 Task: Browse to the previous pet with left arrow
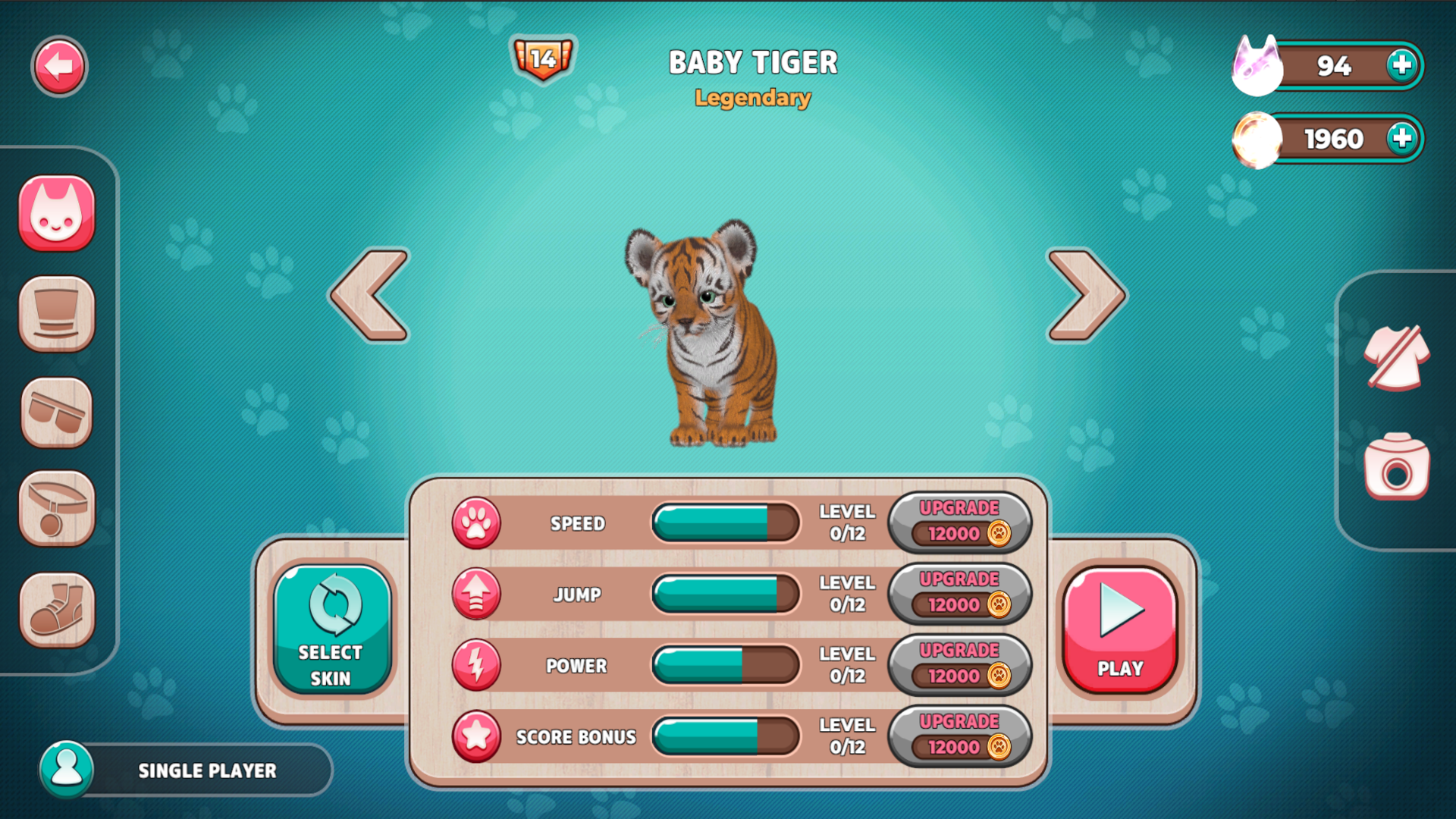369,296
